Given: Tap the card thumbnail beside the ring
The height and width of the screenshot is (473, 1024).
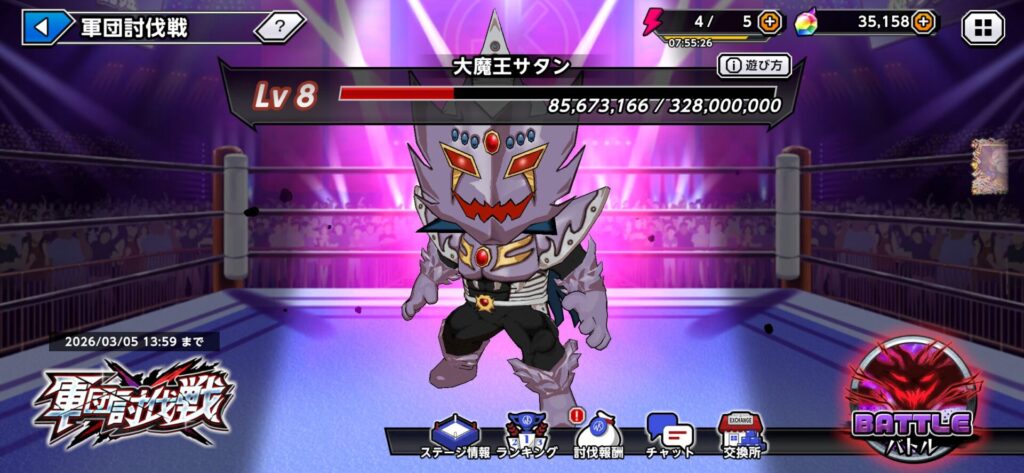Looking at the screenshot, I should click(988, 166).
